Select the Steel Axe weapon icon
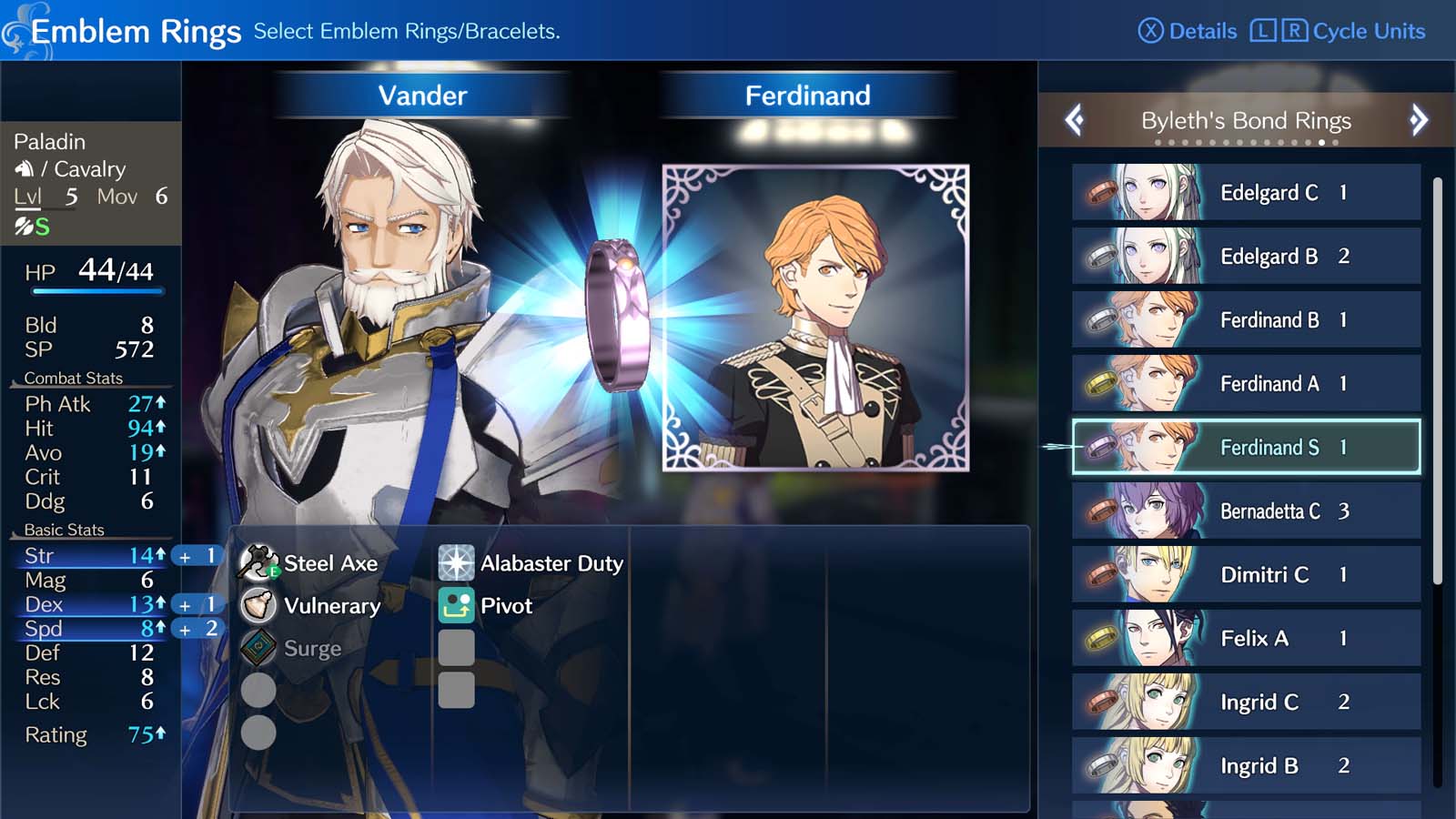The height and width of the screenshot is (819, 1456). [x=258, y=563]
